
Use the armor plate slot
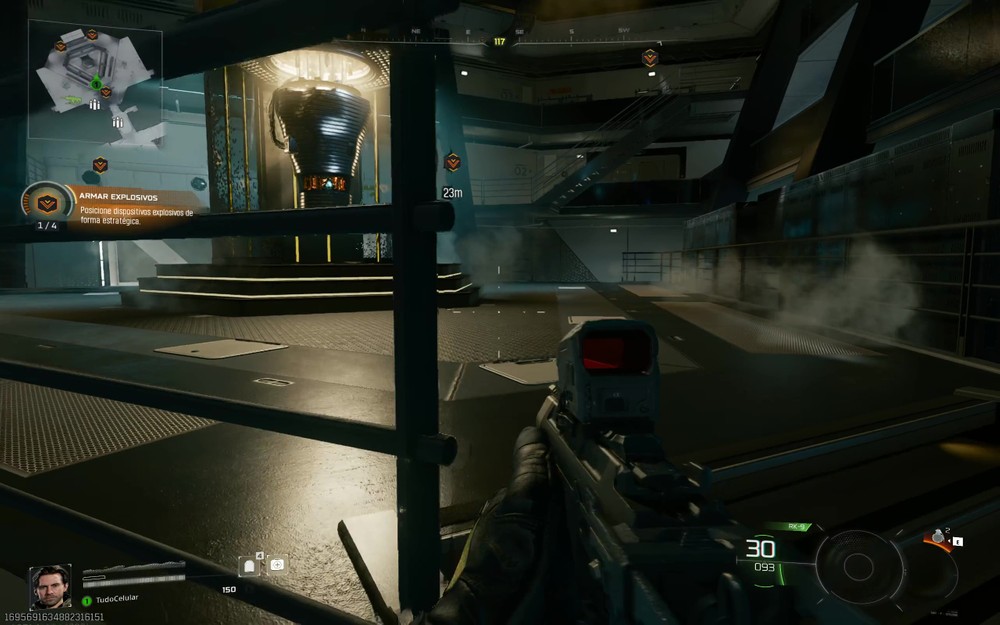coord(250,566)
